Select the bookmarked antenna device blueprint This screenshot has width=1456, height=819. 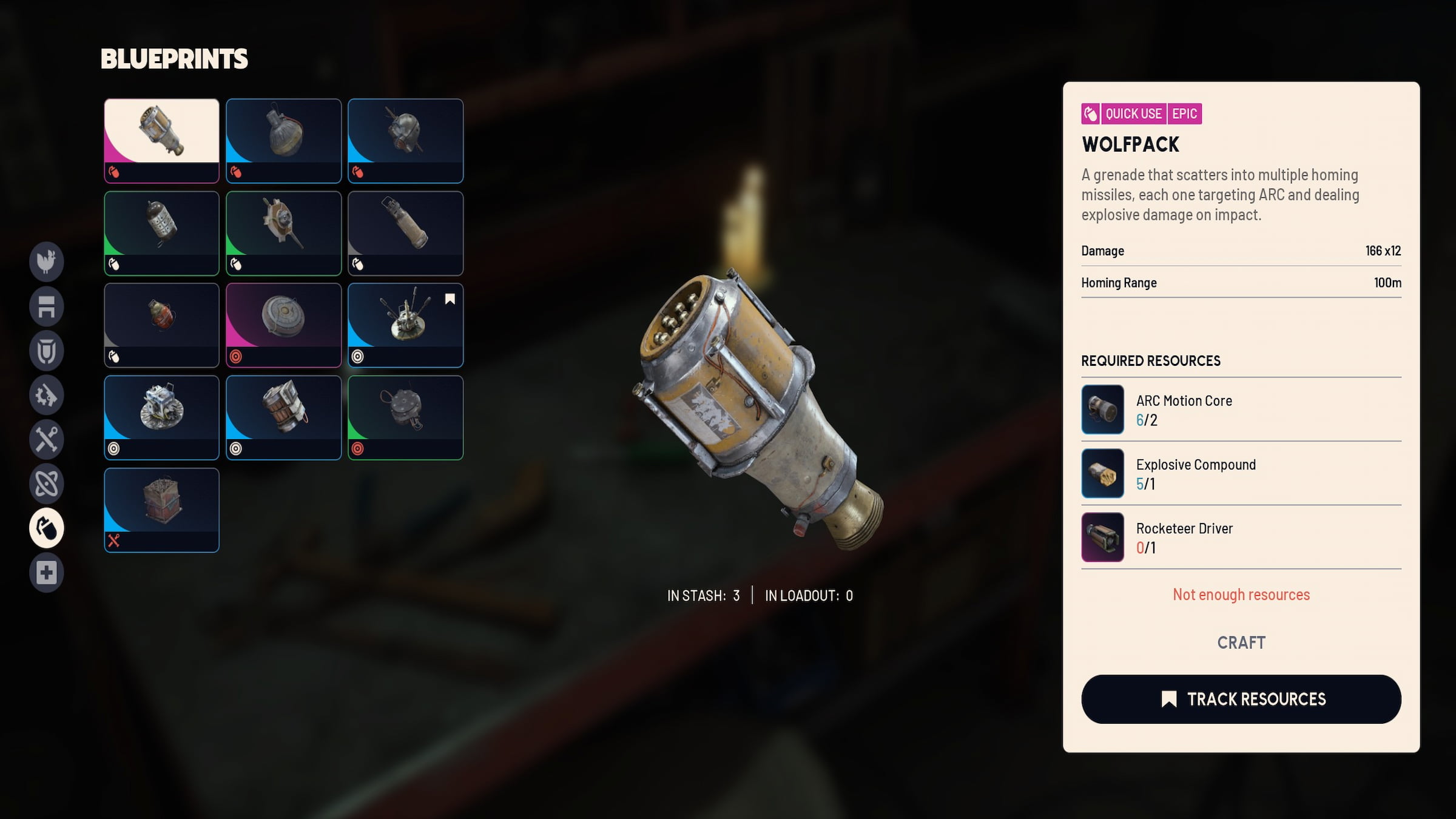(x=405, y=325)
